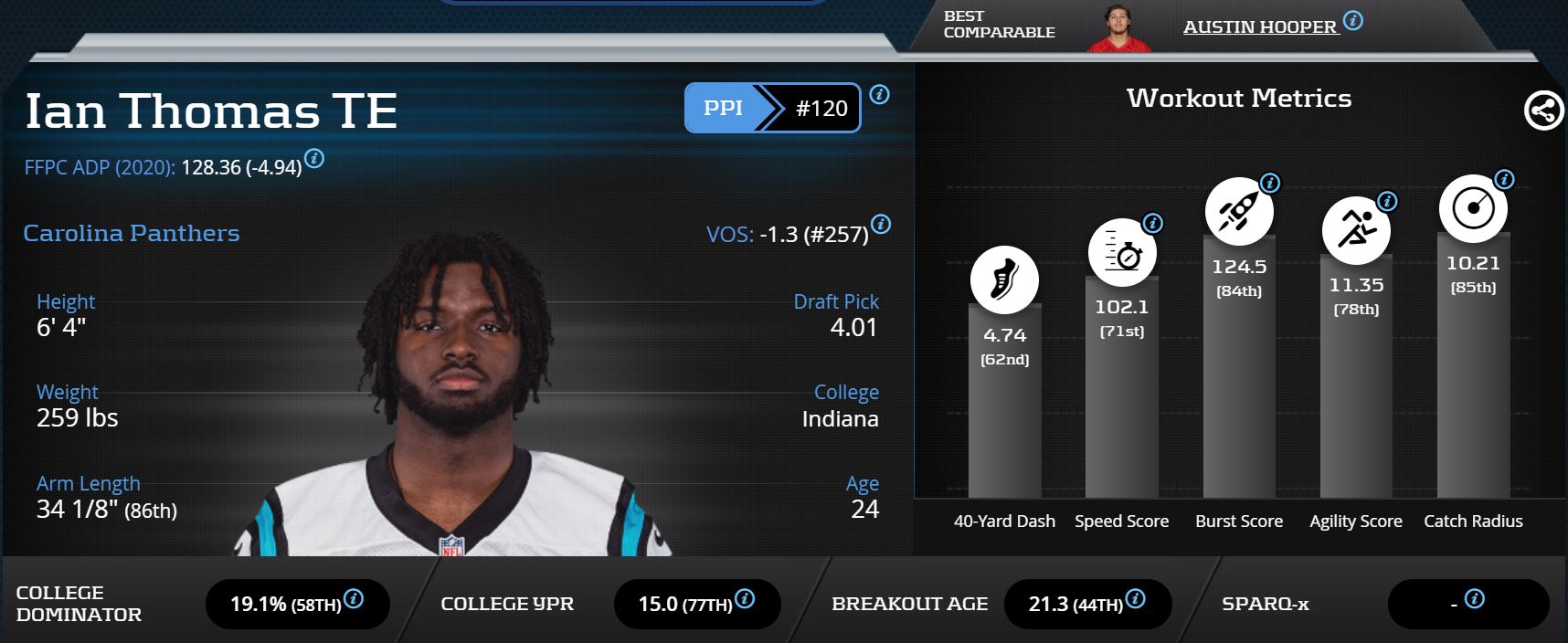Open the Austin Hooper comparable player link

(1259, 27)
